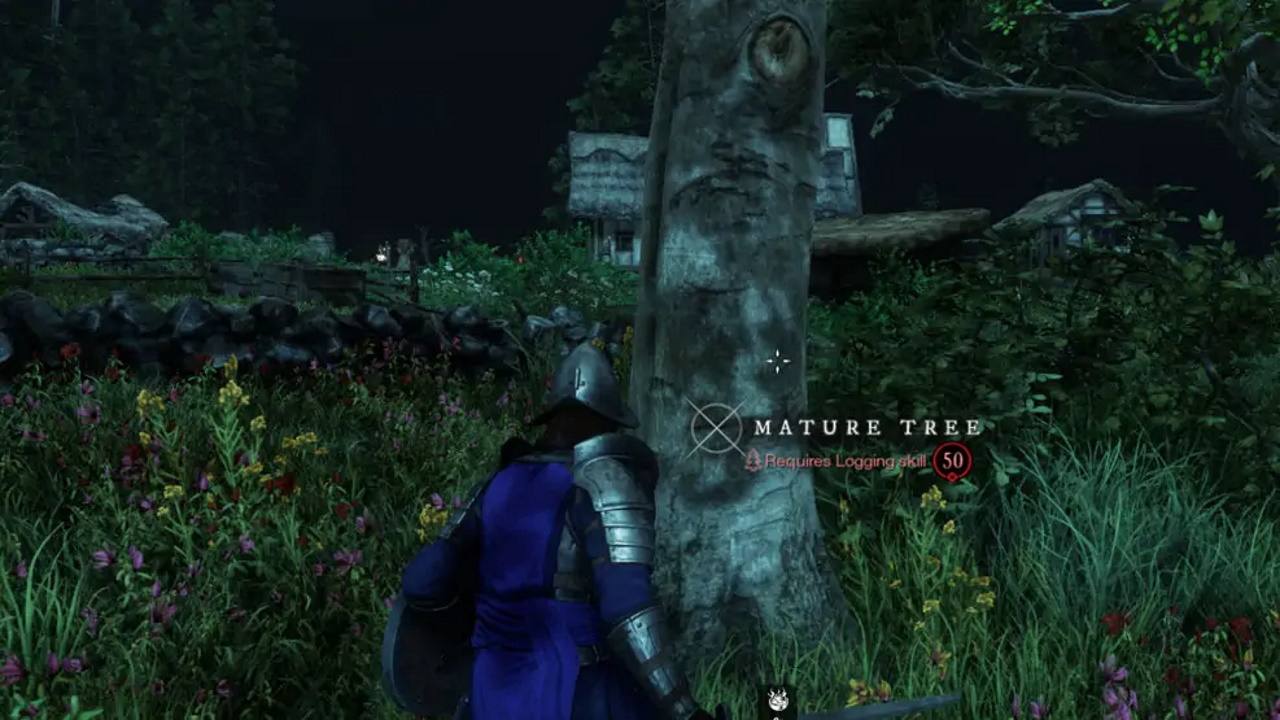The image size is (1280, 720).
Task: Select the small tree icon beside the skill warning
Action: [x=753, y=460]
